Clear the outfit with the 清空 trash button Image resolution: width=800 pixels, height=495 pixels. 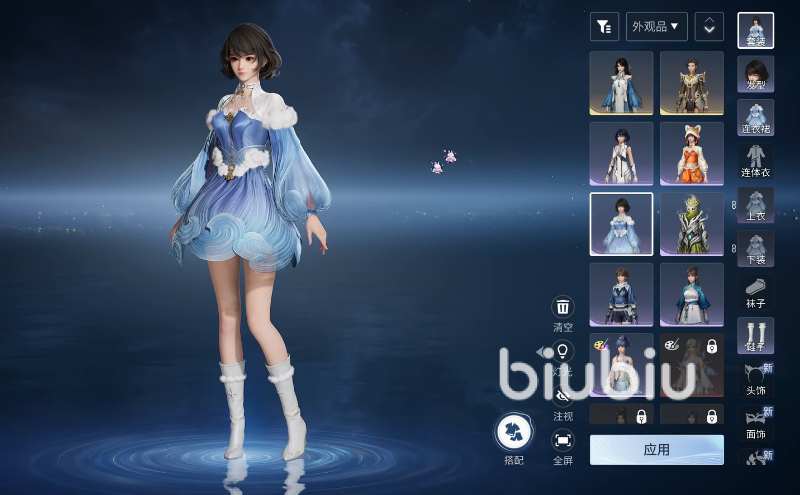pos(563,308)
